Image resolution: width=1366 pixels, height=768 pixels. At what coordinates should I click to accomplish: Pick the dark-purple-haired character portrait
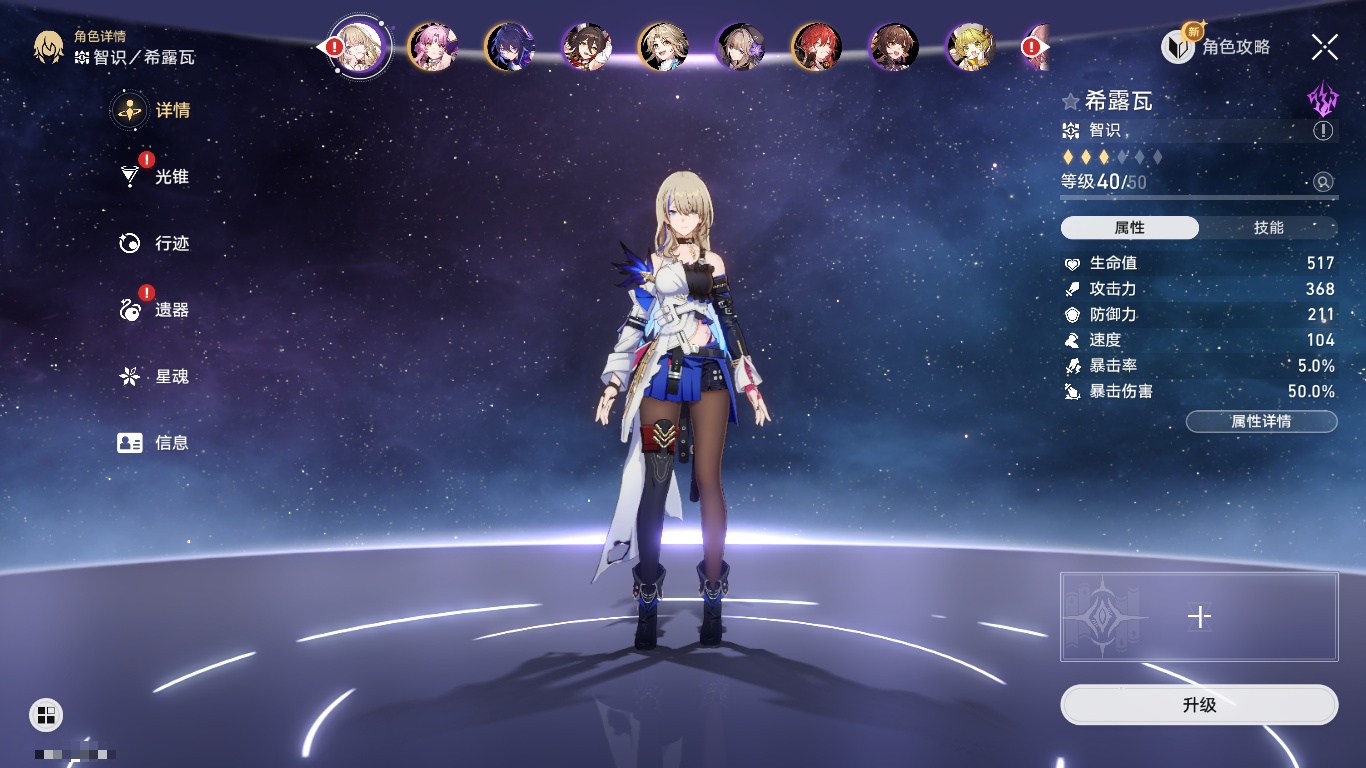coord(510,47)
